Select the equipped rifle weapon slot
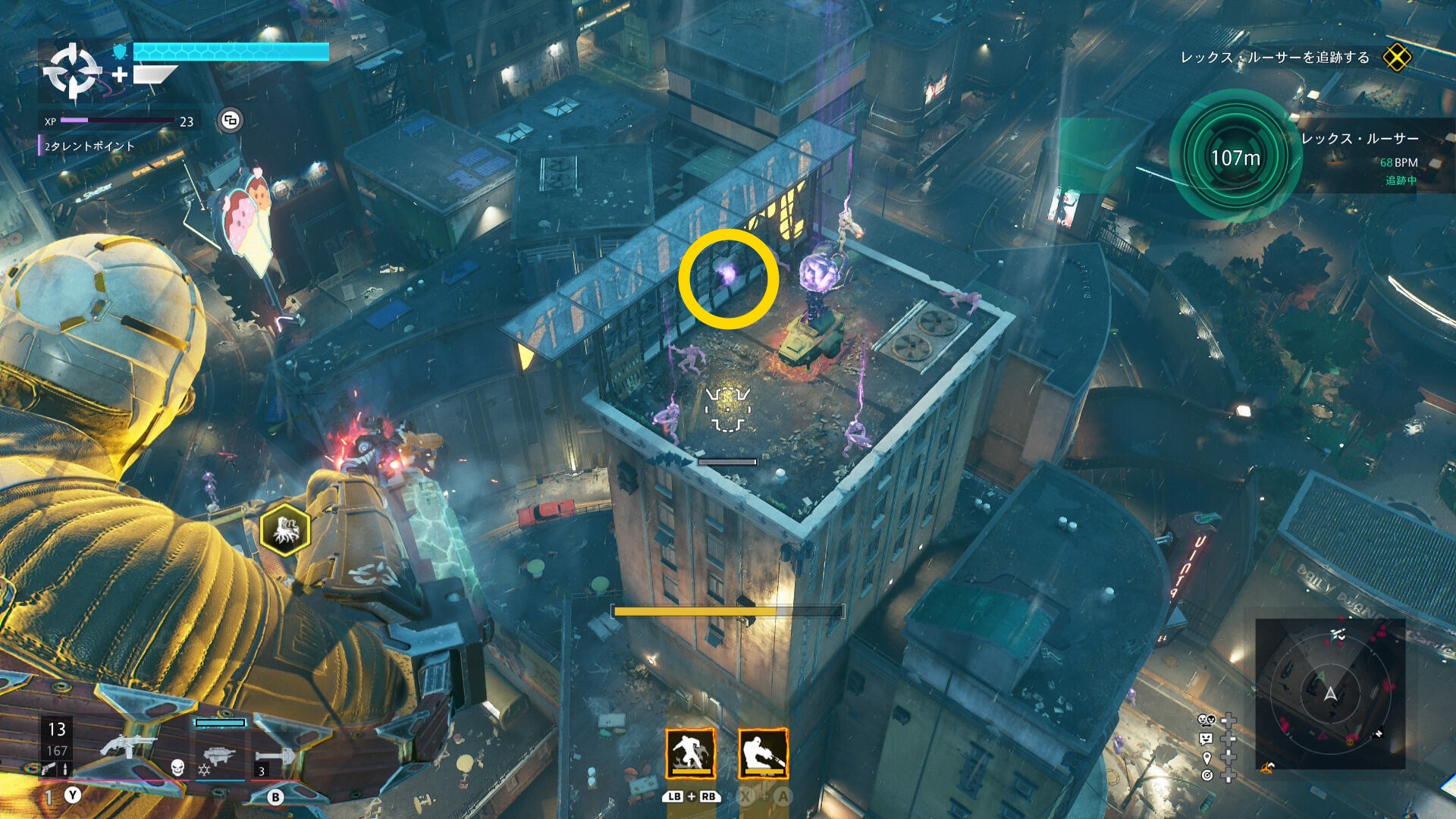Screen dimensions: 1456x819 tap(127, 745)
